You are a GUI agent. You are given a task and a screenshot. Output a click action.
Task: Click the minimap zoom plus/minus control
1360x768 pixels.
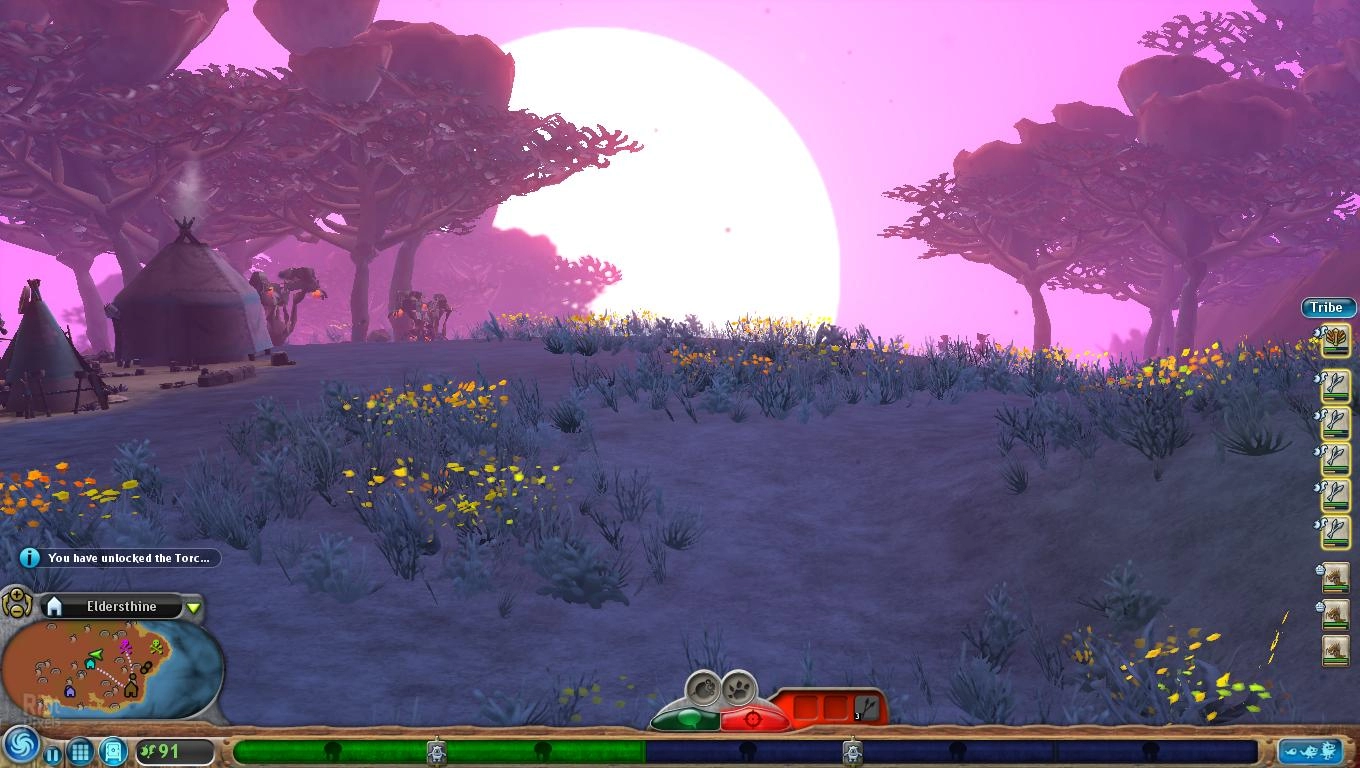[17, 603]
